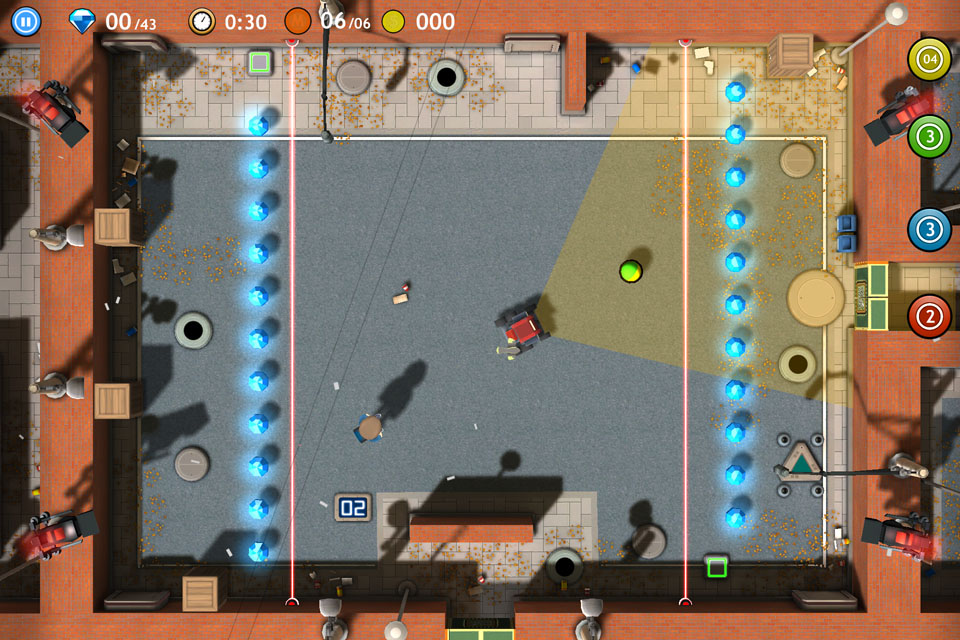Use the blue gadget button
This screenshot has height=640, width=960.
coord(929,229)
